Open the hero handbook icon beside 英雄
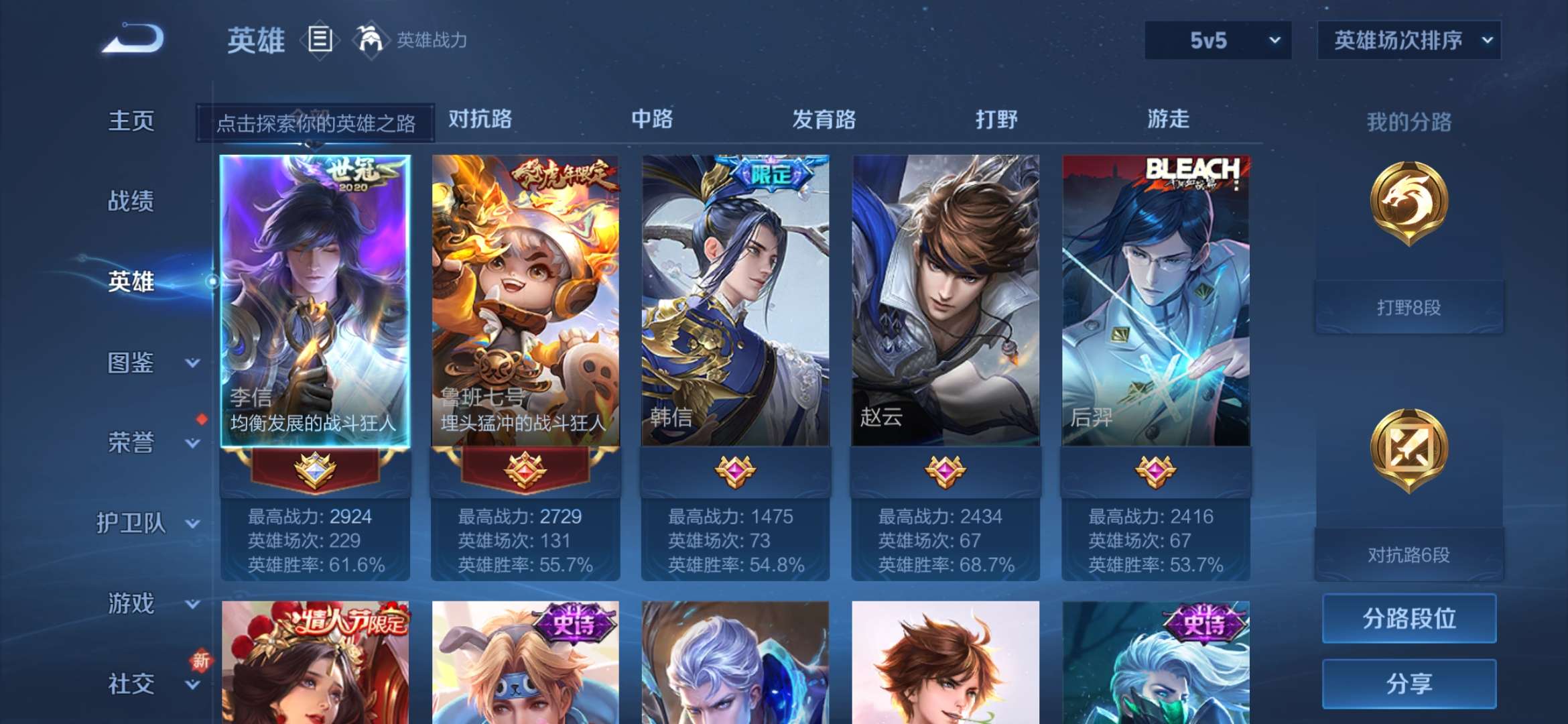1568x724 pixels. [320, 40]
